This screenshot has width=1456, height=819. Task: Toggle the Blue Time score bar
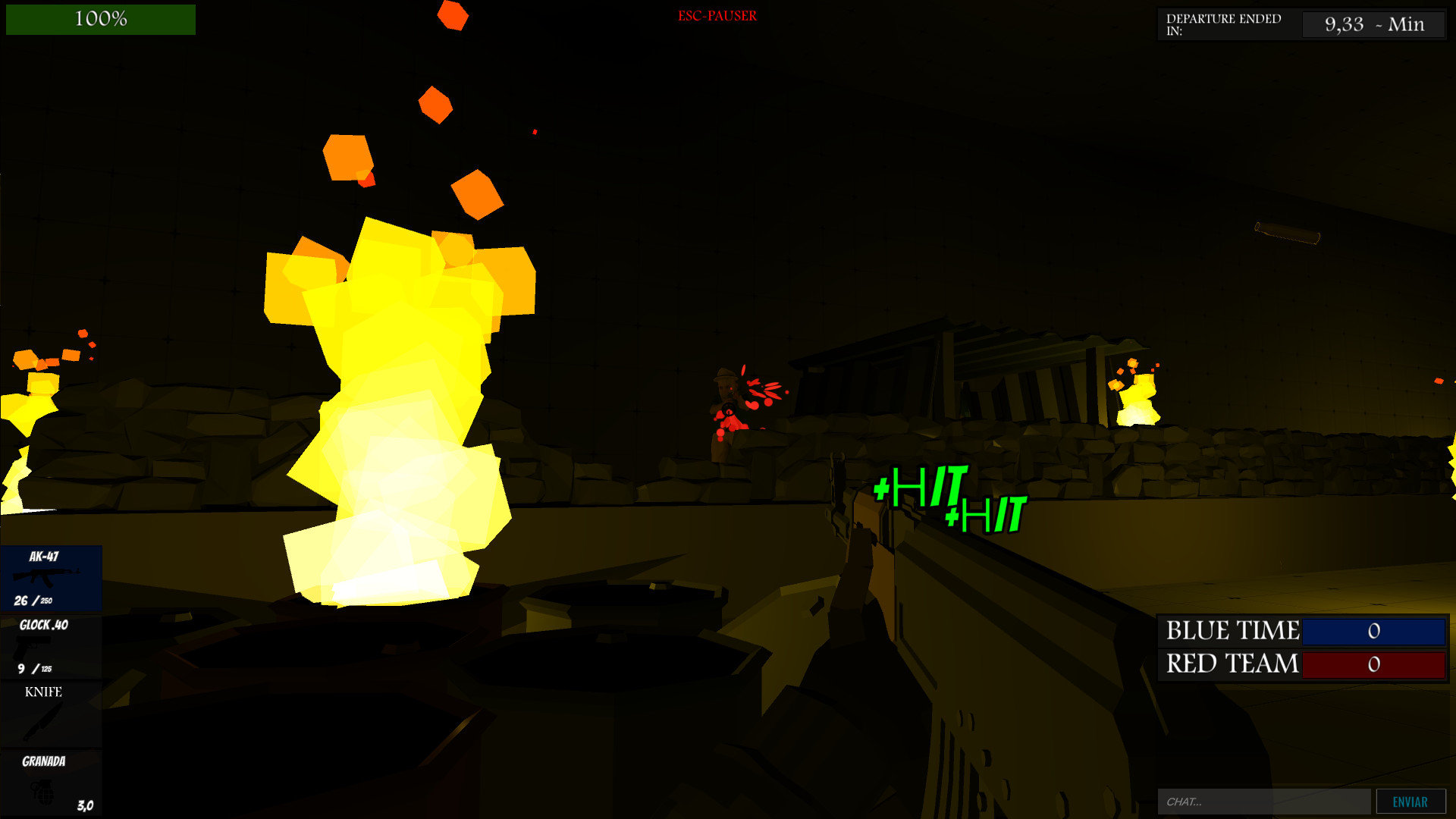point(1374,631)
